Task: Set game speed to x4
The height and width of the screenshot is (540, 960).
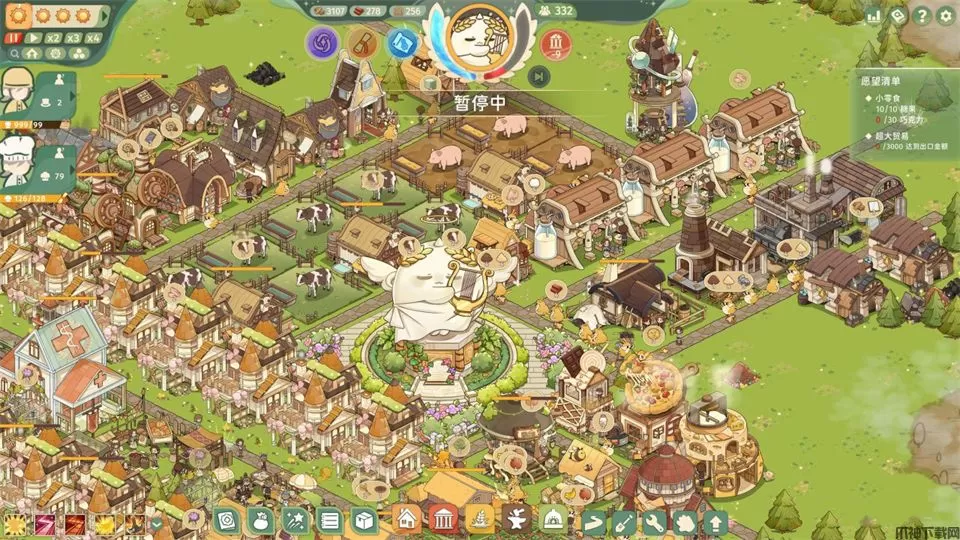Action: coord(94,37)
